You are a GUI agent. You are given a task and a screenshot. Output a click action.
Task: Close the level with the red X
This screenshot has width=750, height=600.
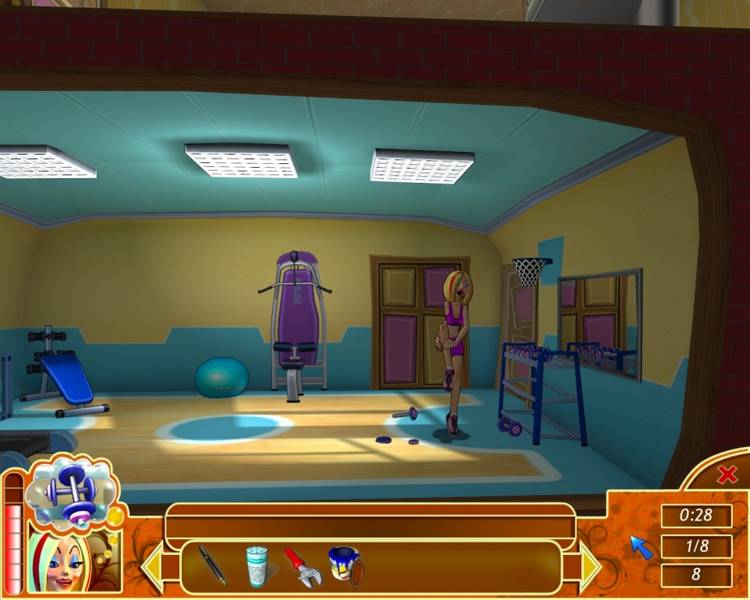coord(727,475)
